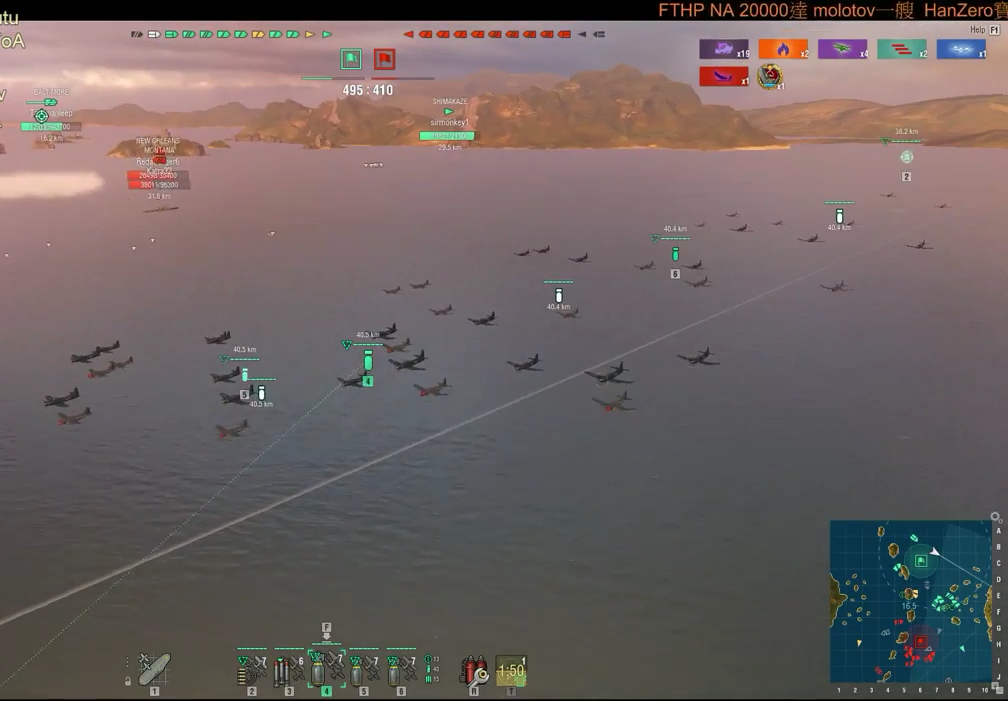Click the consumable showing 1:50 cooldown

(x=511, y=670)
